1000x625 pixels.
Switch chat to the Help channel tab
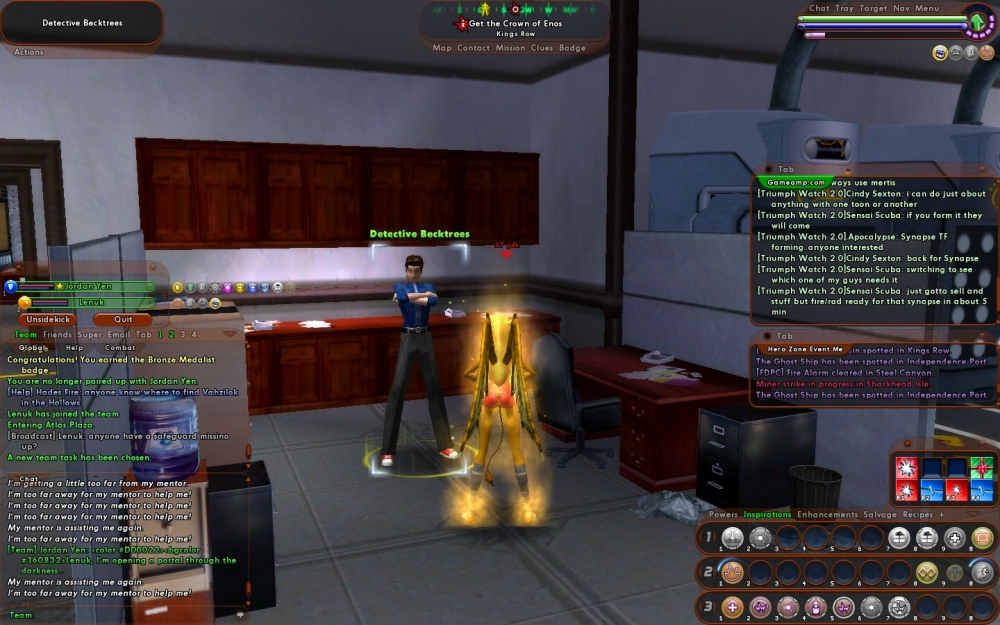click(75, 348)
